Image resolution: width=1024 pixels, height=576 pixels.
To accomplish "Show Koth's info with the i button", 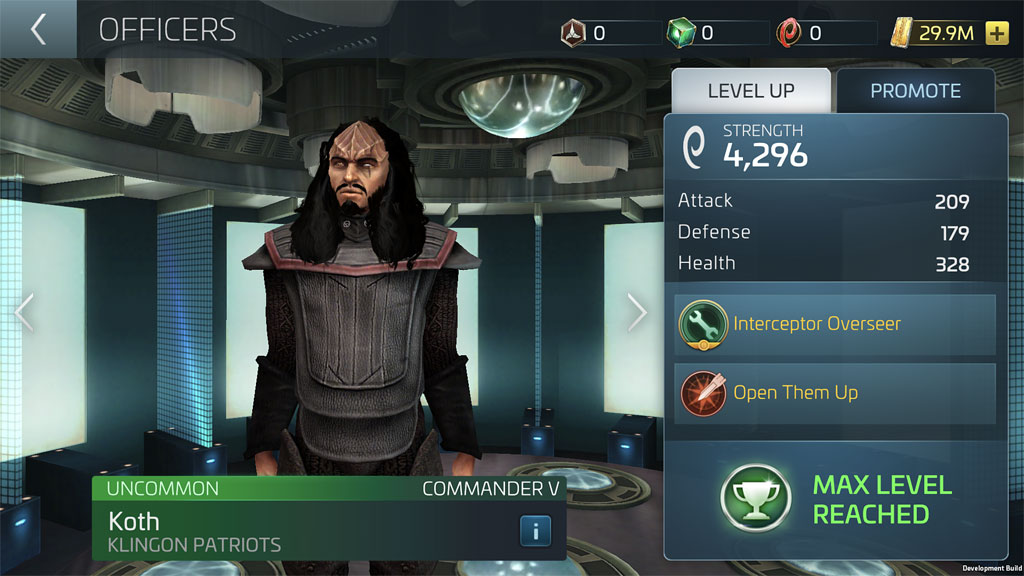I will coord(535,530).
